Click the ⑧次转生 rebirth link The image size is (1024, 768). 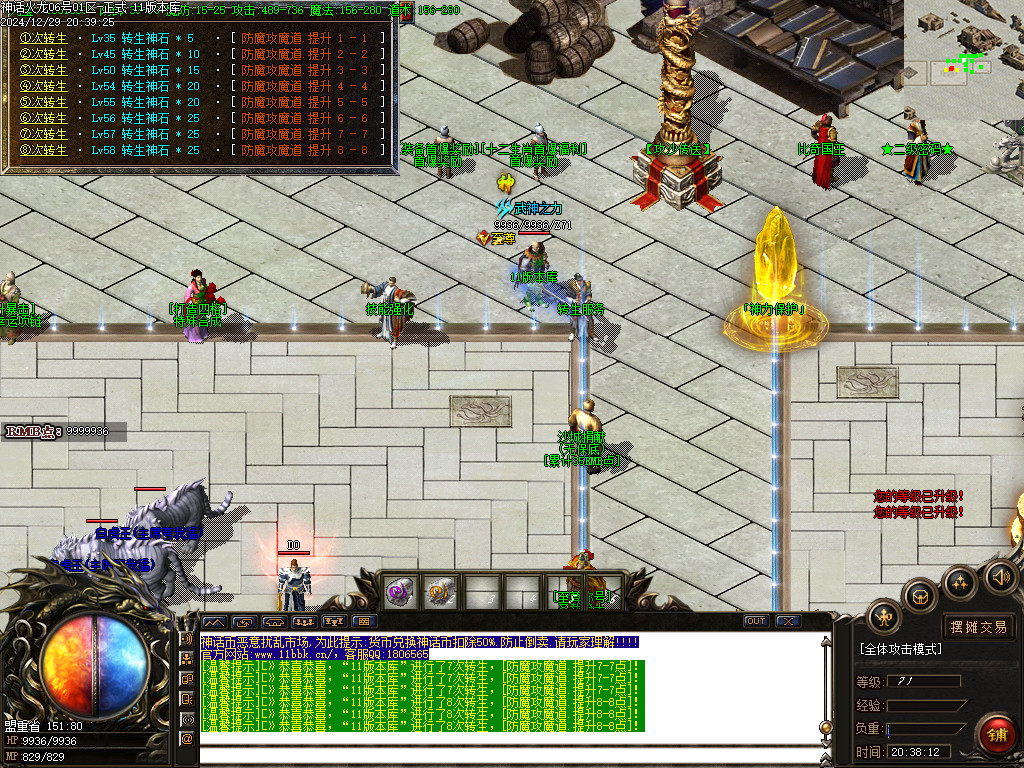coord(43,150)
